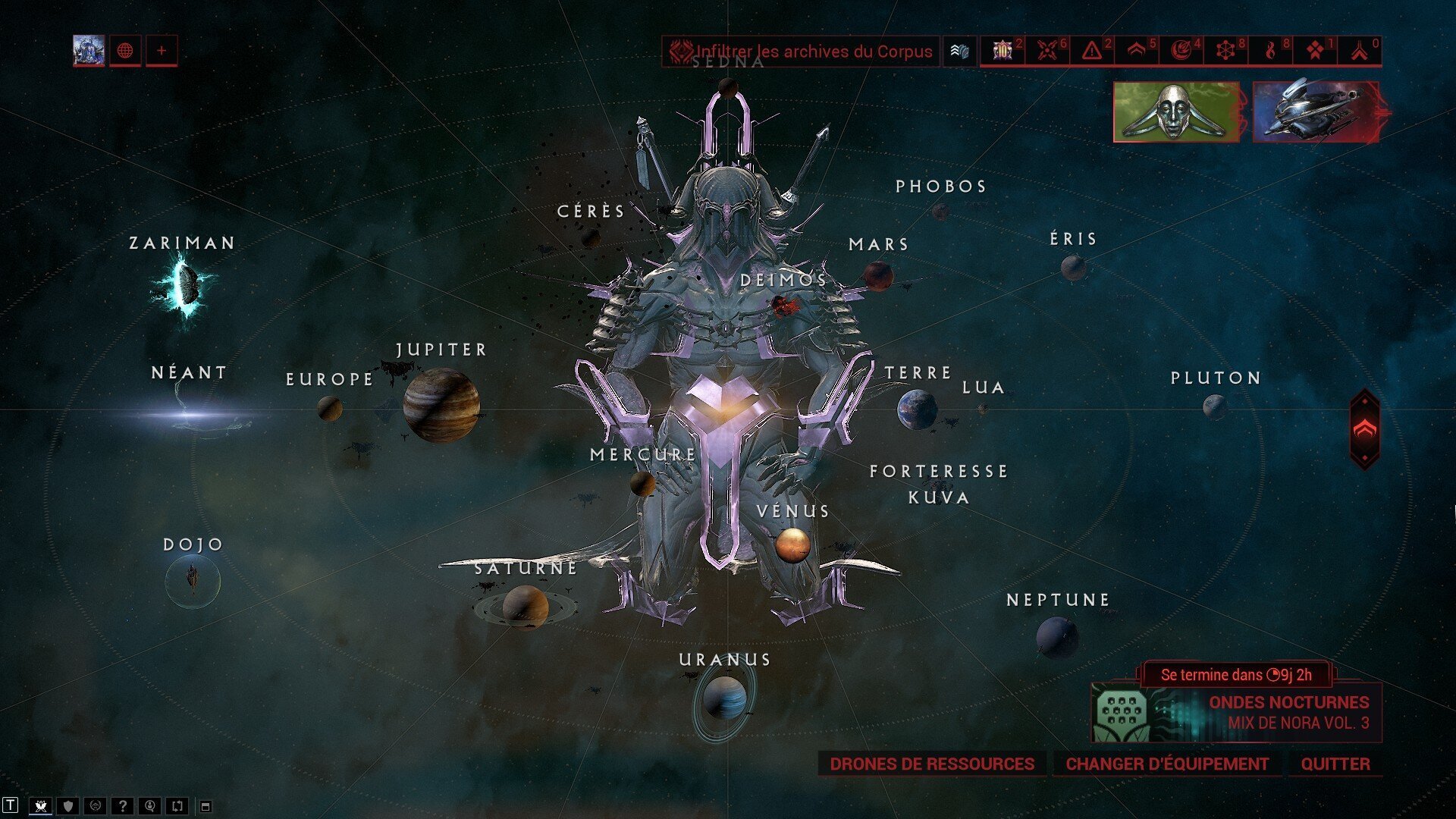The image size is (1456, 819).
Task: Open the question-mark help icon
Action: point(124,807)
